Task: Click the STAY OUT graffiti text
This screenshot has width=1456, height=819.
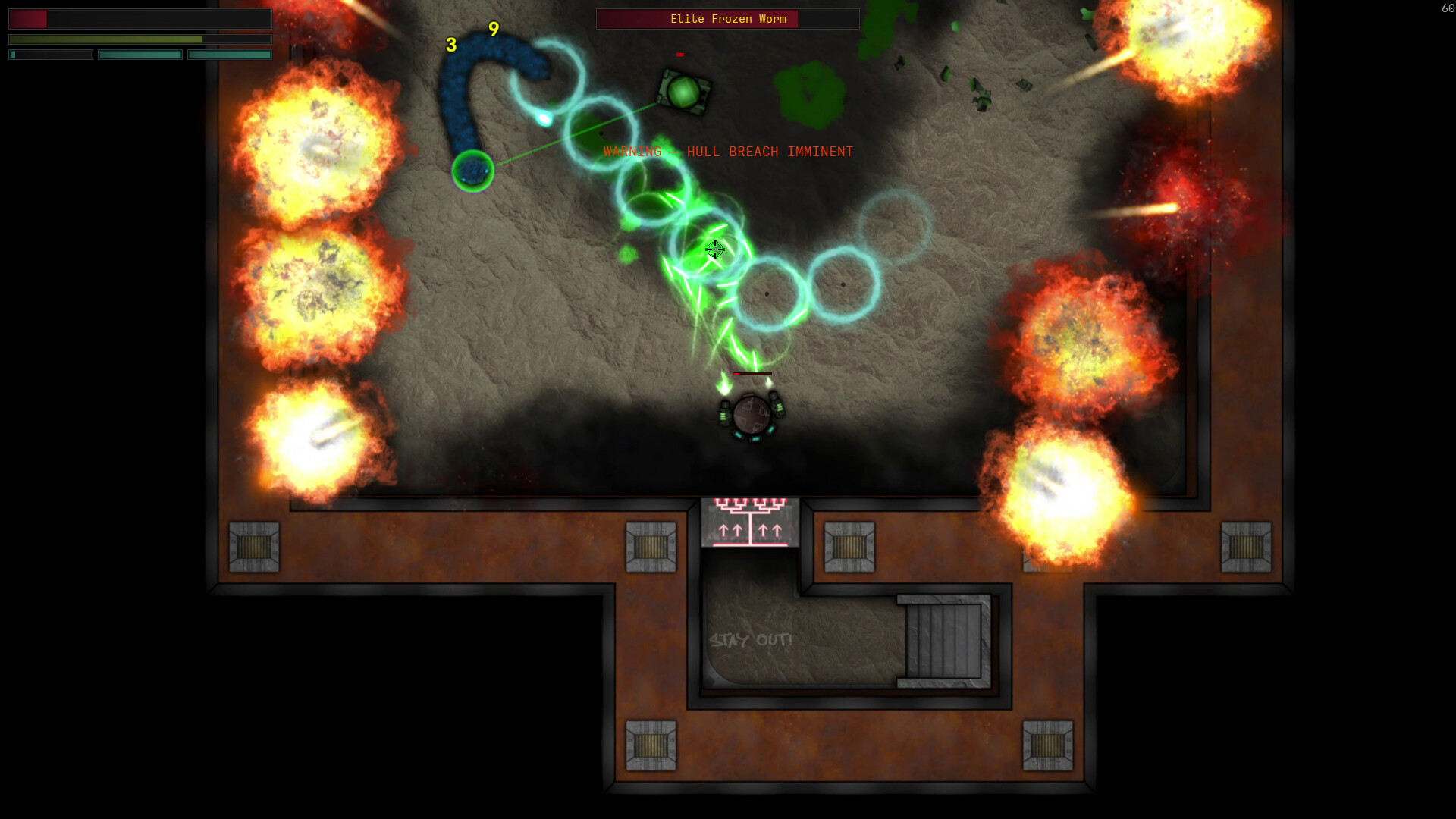Action: 749,639
